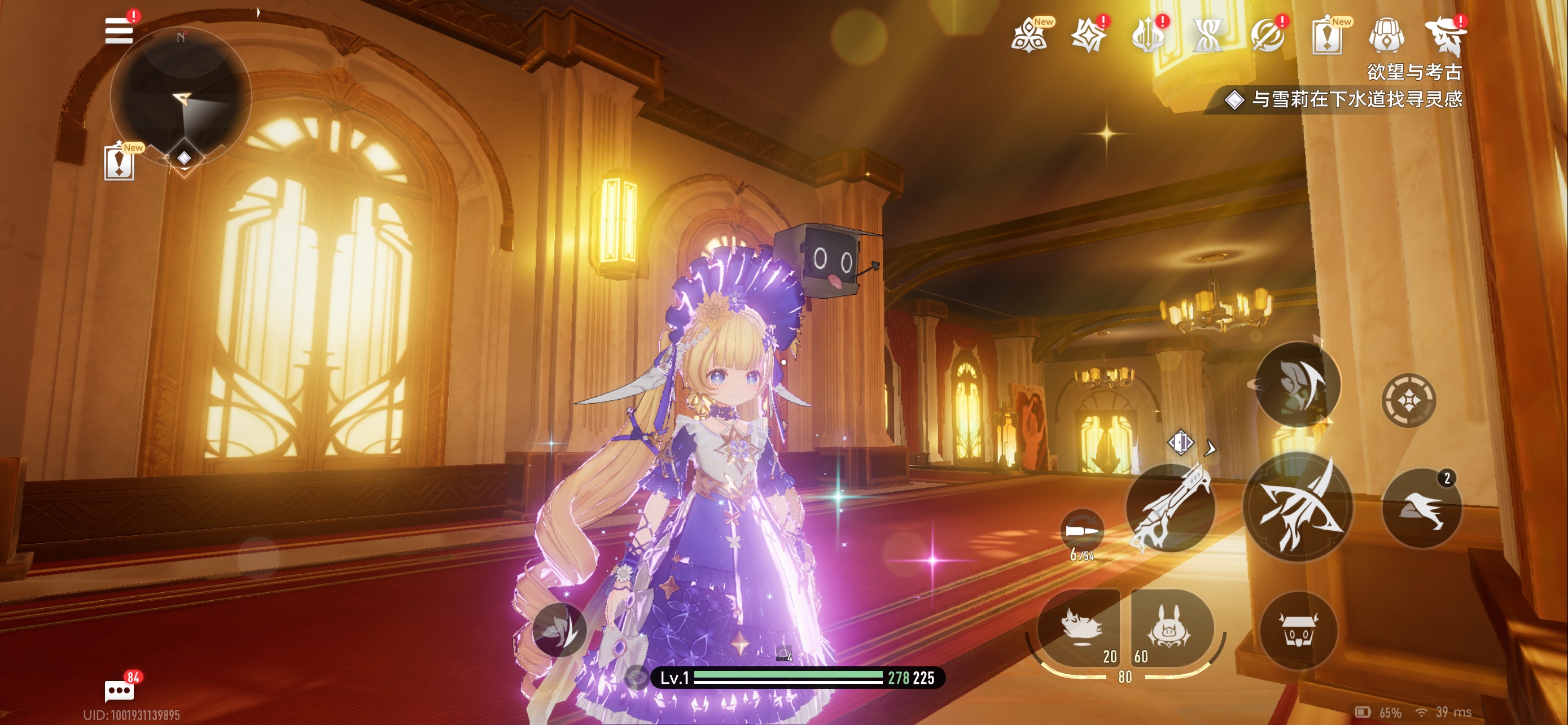Image resolution: width=1568 pixels, height=725 pixels.
Task: Open the sword-in-flame menu icon
Action: pyautogui.click(x=1148, y=36)
